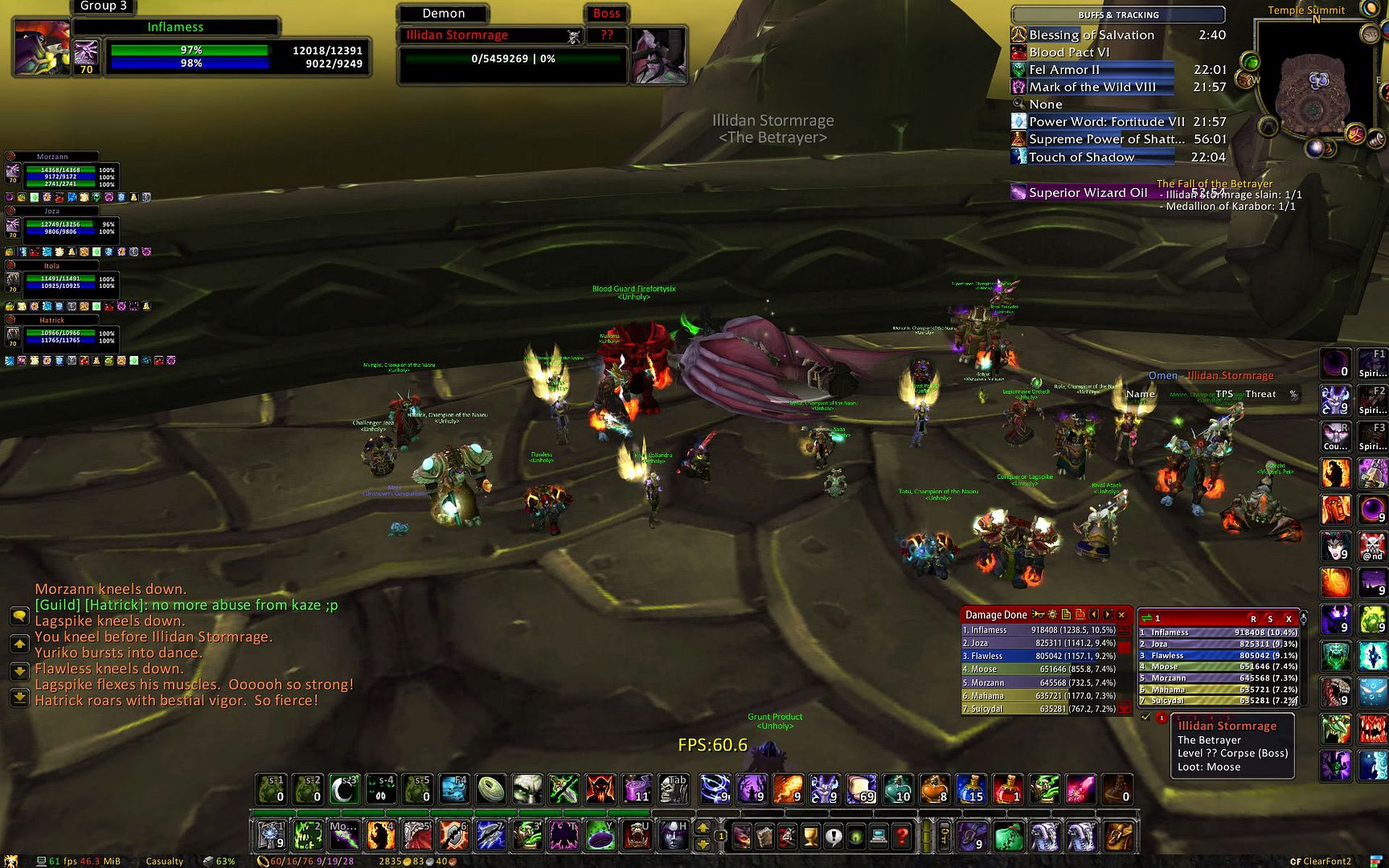The height and width of the screenshot is (868, 1389).
Task: Select the Fel Armor II buff entry
Action: [1093, 70]
